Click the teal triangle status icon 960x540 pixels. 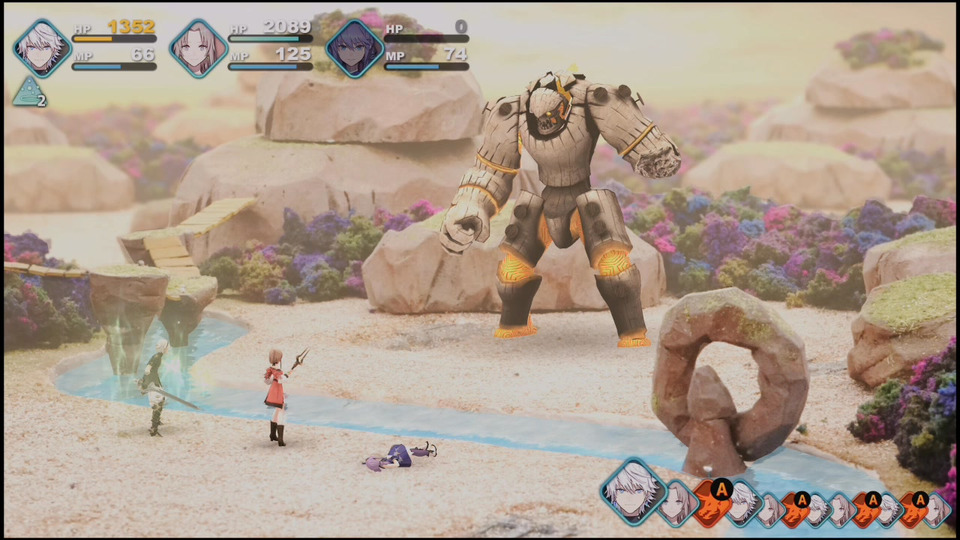pos(27,92)
